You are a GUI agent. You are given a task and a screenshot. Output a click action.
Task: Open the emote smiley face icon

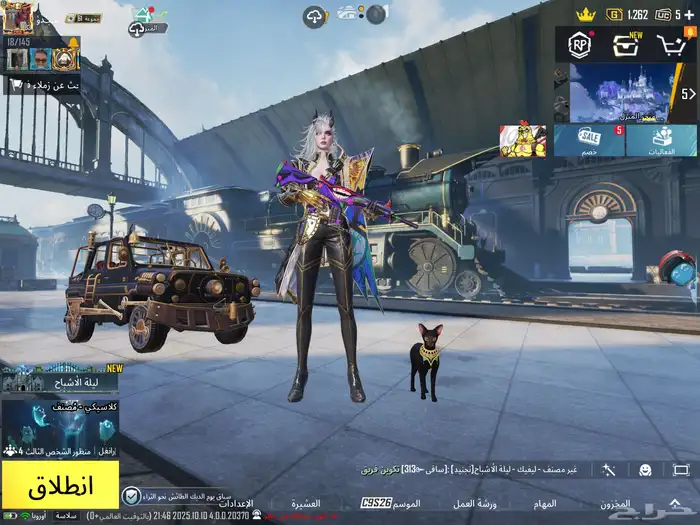(x=646, y=469)
